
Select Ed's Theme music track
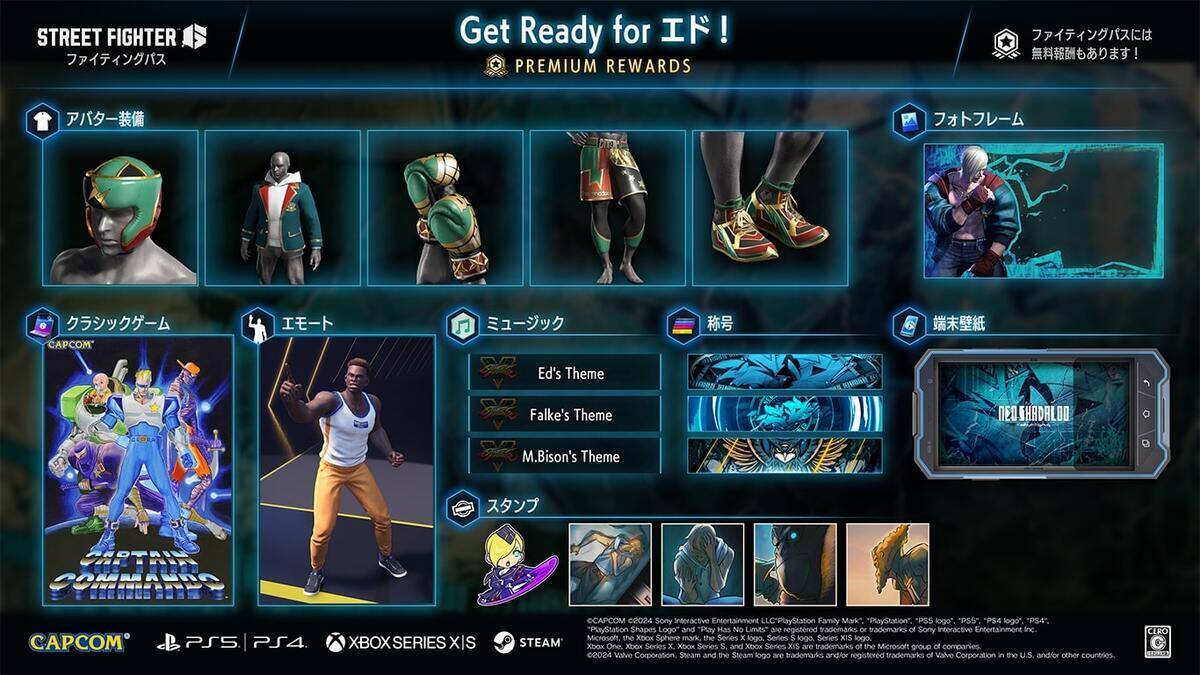tap(565, 373)
